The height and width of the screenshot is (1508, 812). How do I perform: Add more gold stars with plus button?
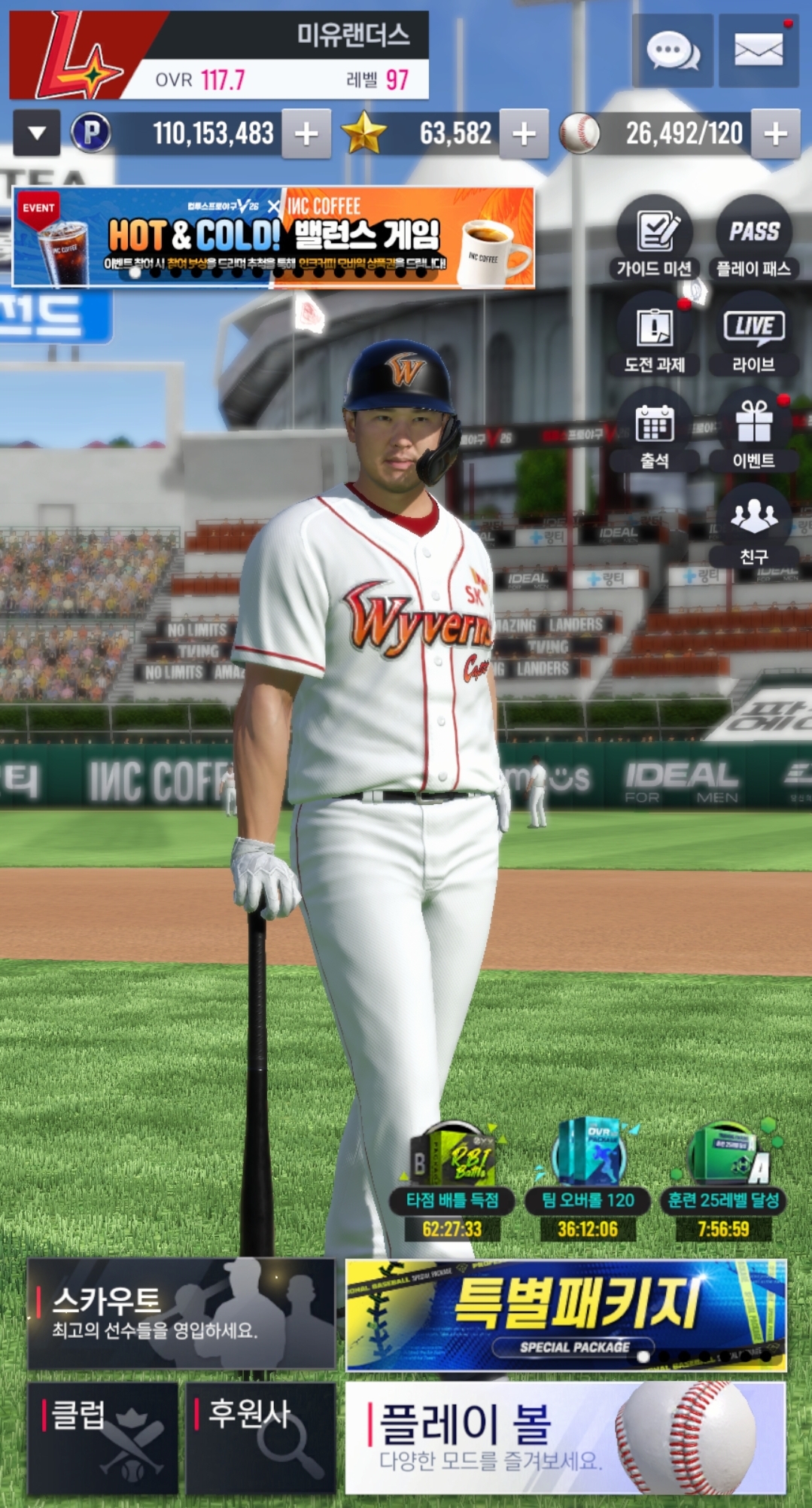coord(524,134)
